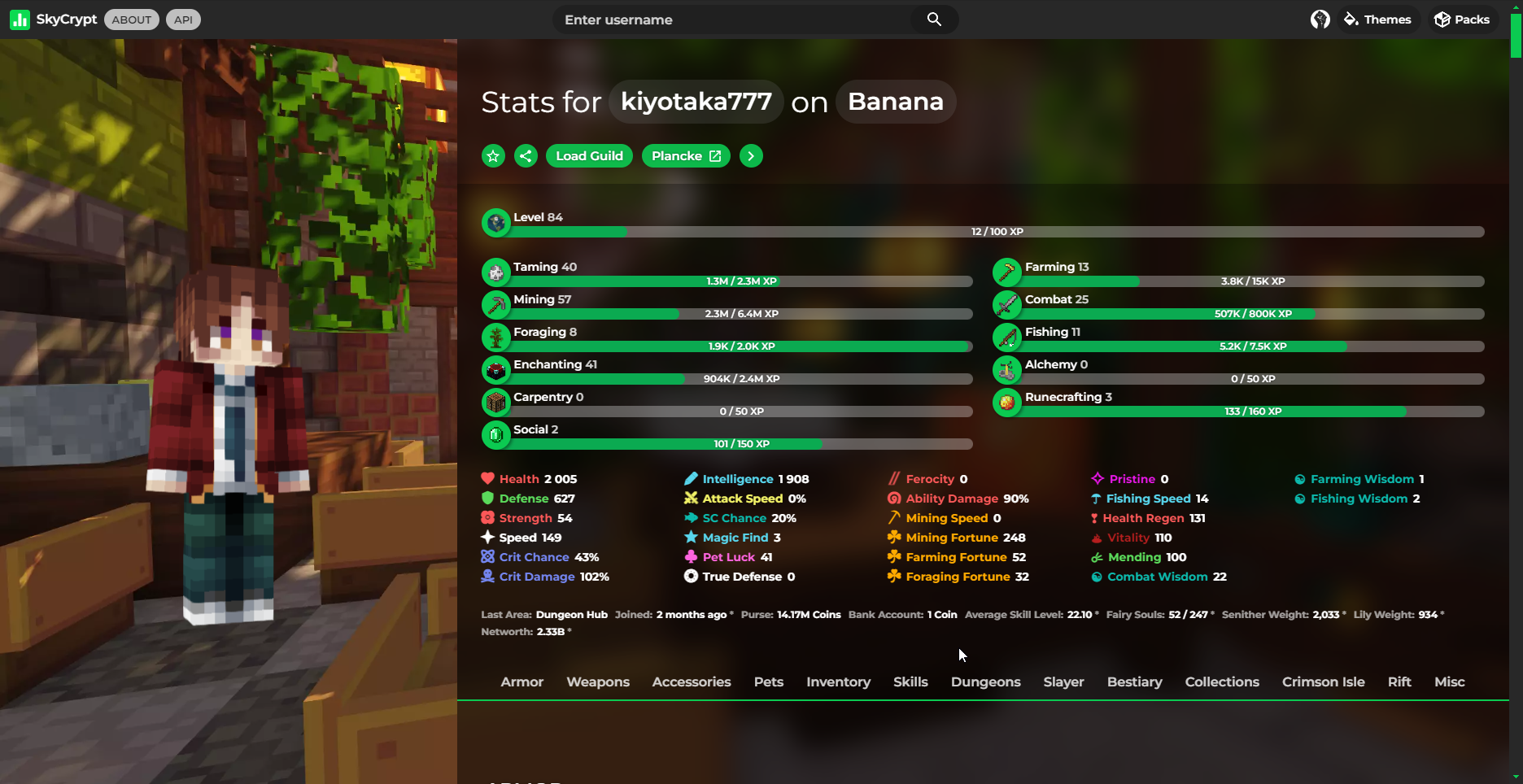Screen dimensions: 1523x784
Task: Click the SkyCrypt logo icon
Action: [20, 19]
